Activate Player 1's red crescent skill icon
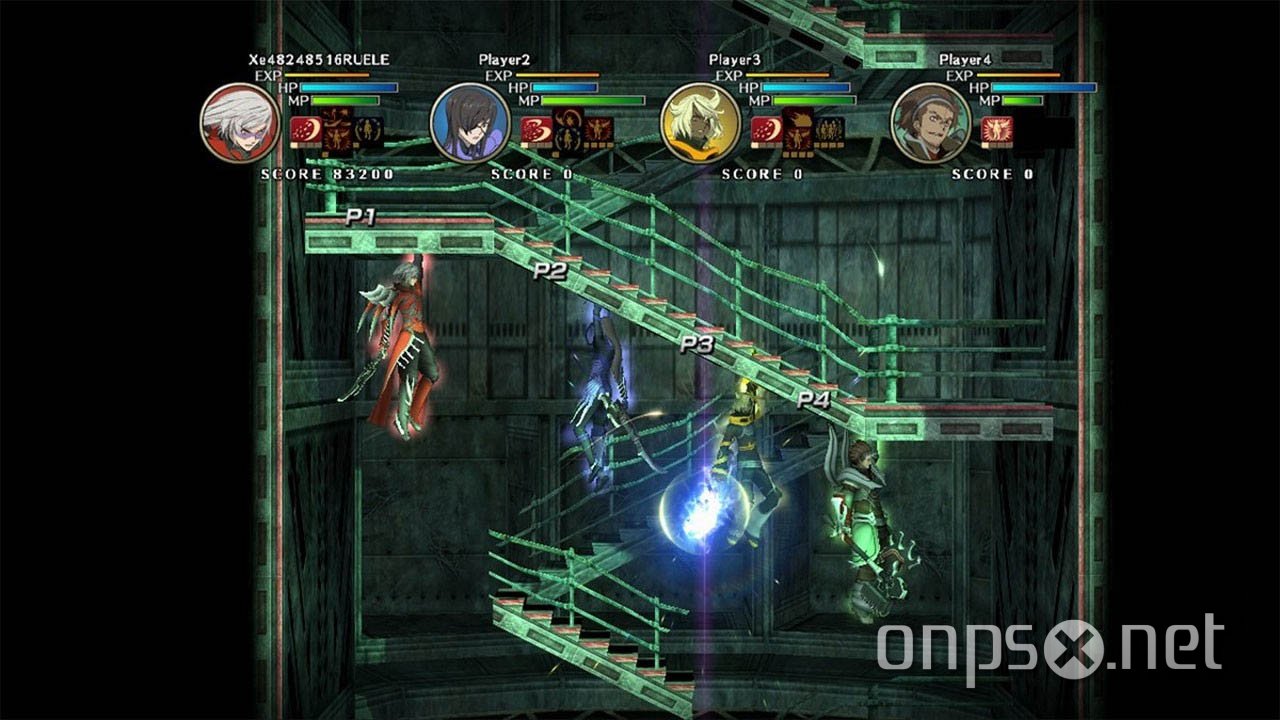 [304, 131]
